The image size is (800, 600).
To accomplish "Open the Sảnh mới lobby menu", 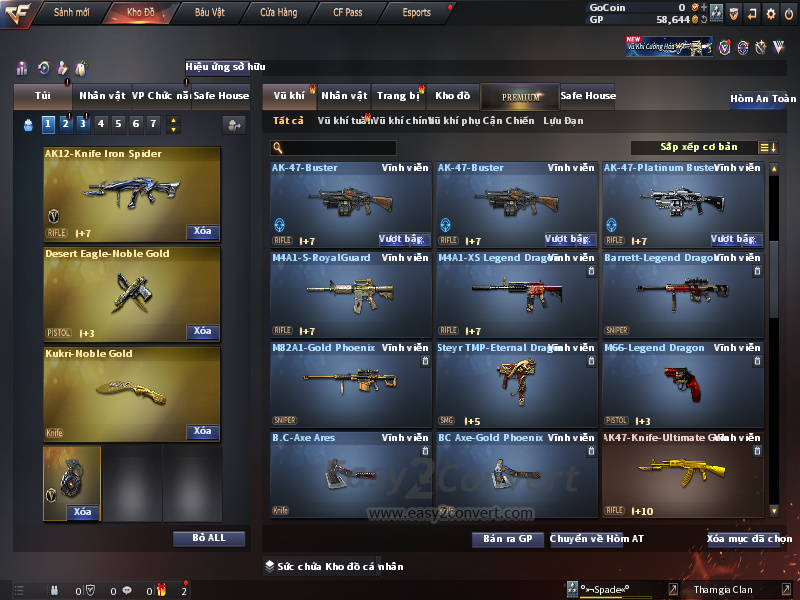I will (71, 13).
